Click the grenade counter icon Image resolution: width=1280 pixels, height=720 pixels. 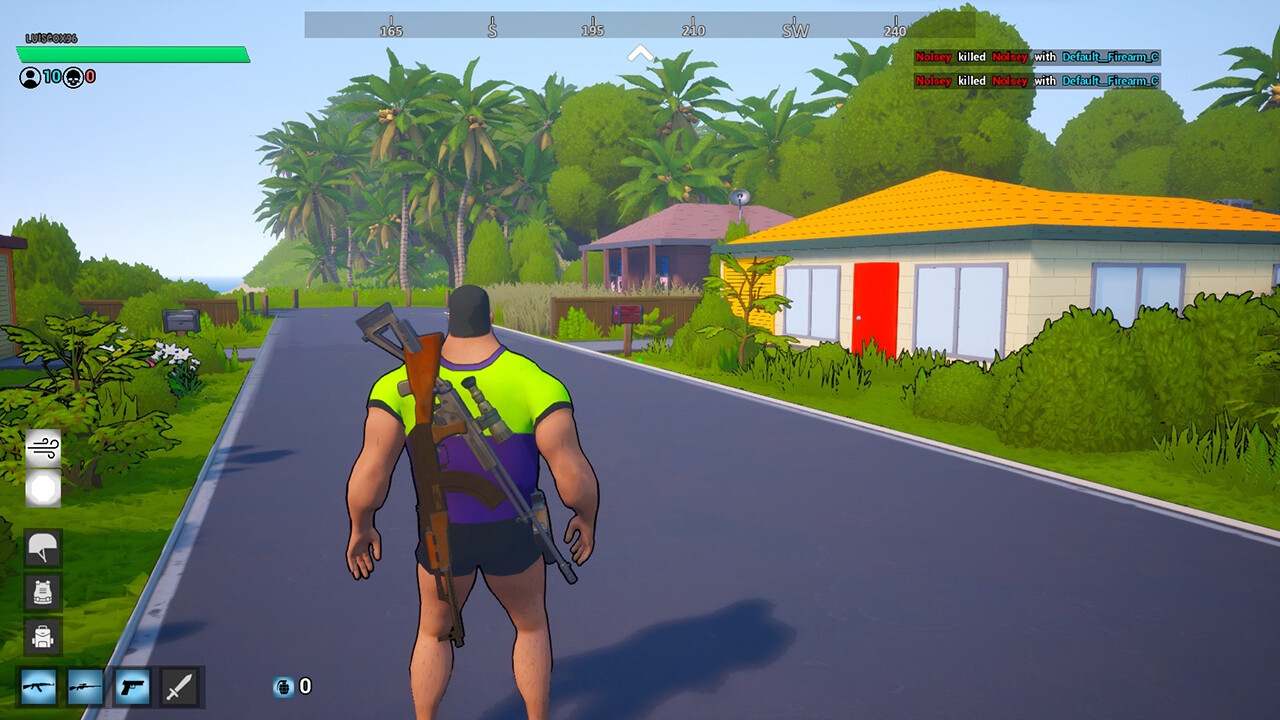(x=283, y=687)
